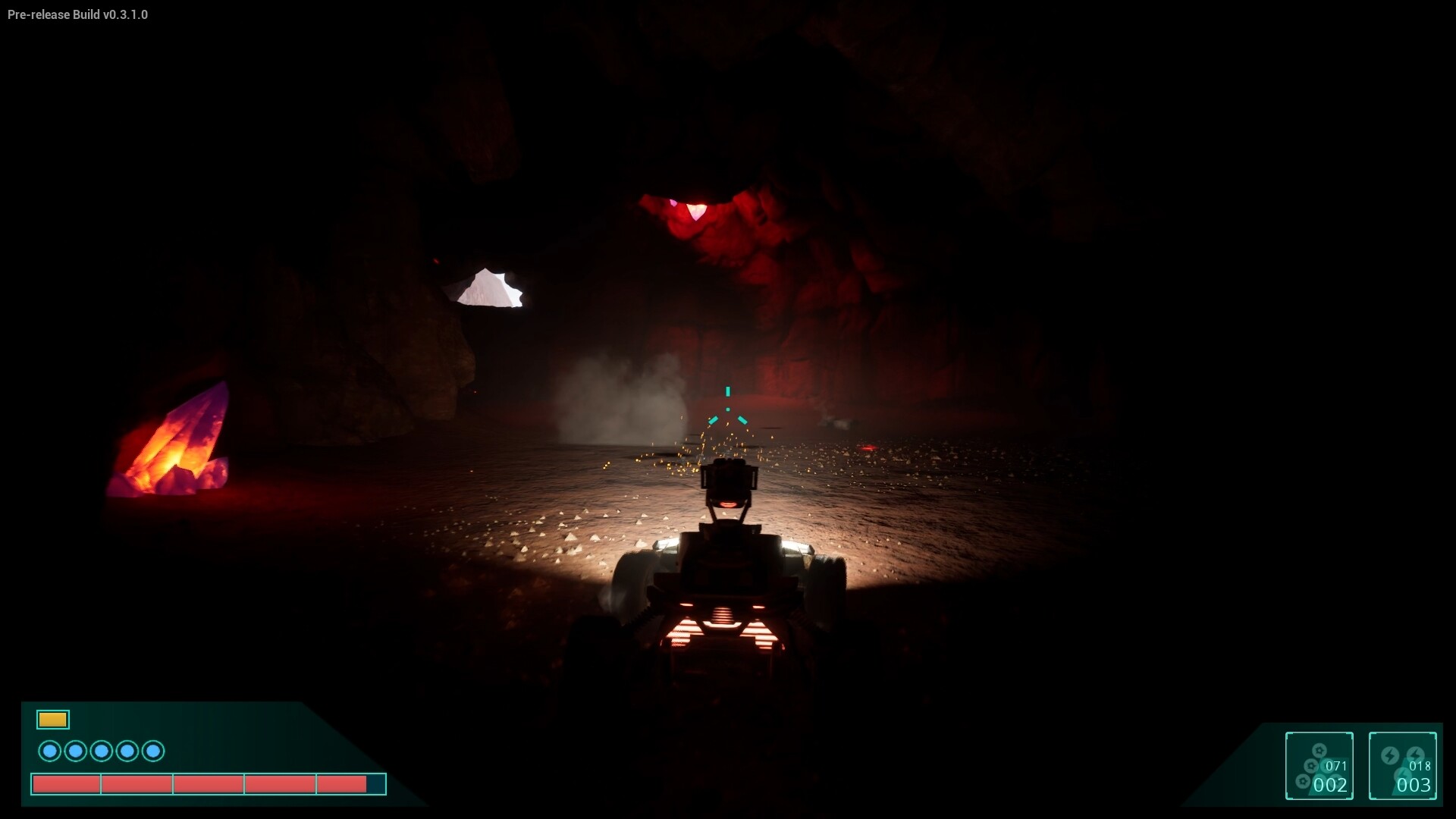
Task: Click the last blue ammo circle on the HUD
Action: pyautogui.click(x=153, y=751)
